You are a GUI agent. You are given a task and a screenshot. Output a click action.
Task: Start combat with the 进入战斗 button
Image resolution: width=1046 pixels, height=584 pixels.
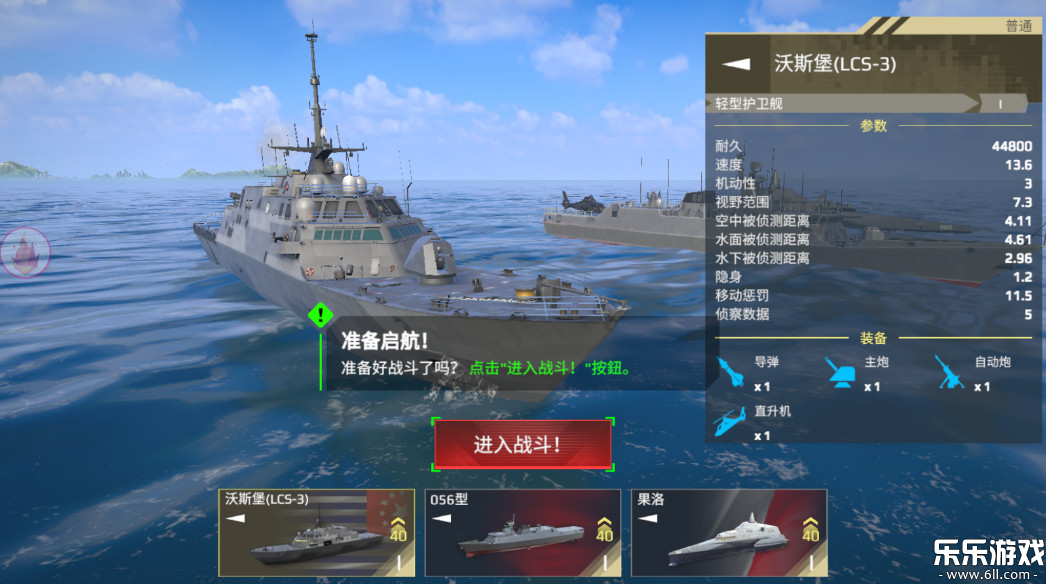pyautogui.click(x=522, y=445)
